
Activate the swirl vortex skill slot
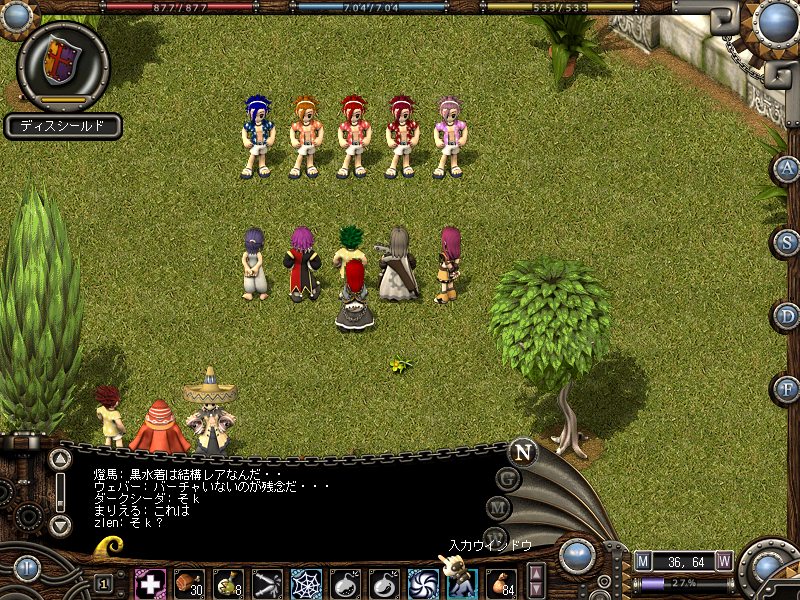[x=423, y=582]
